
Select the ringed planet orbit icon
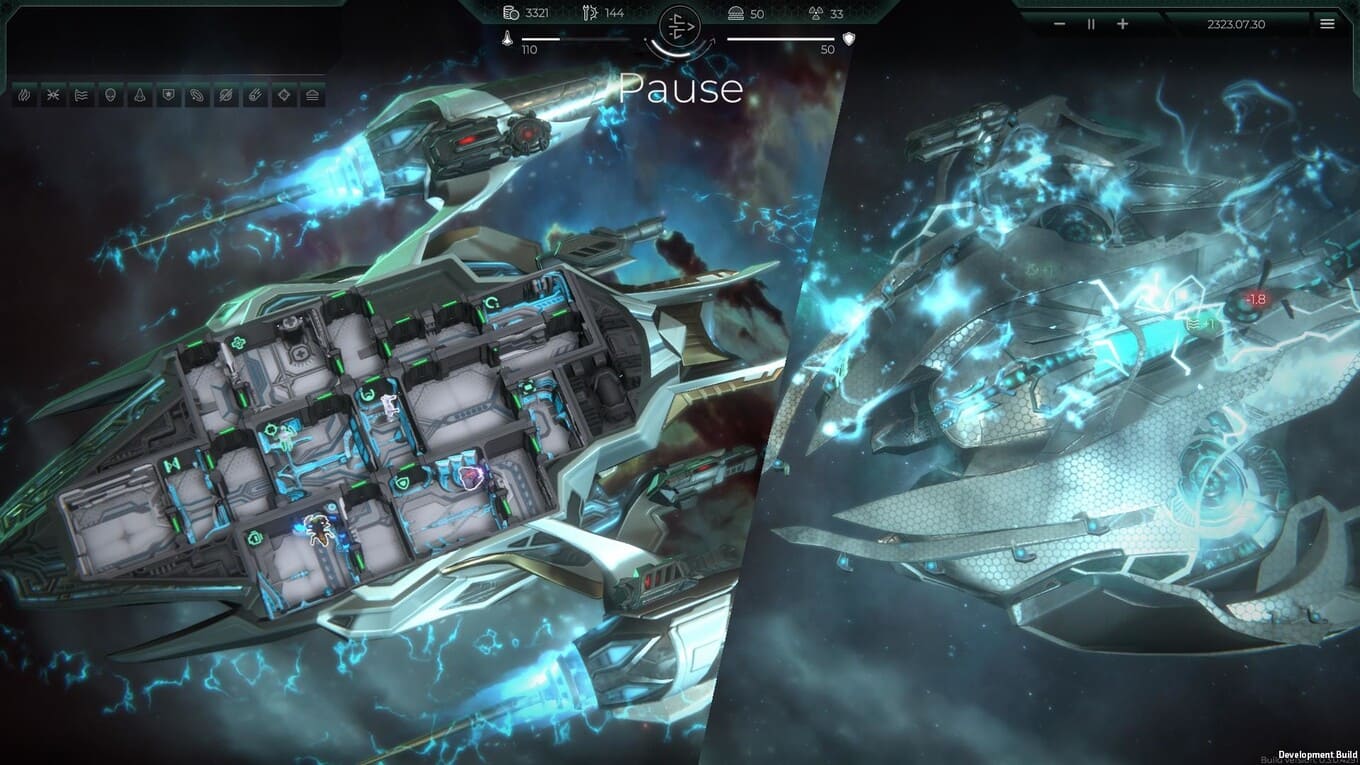(198, 96)
